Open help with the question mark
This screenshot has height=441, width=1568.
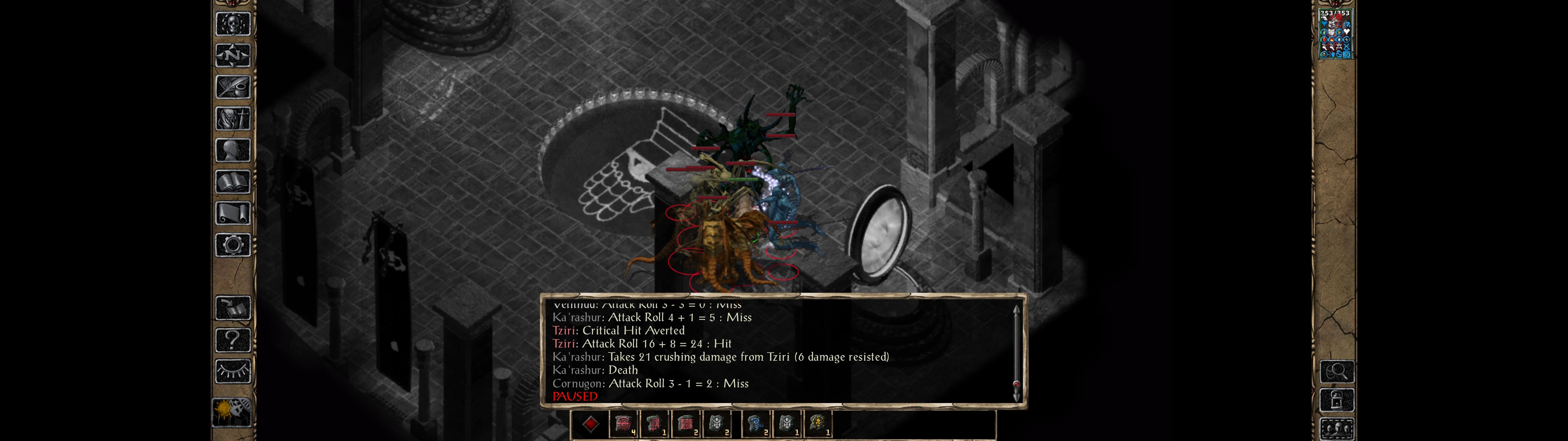click(232, 339)
